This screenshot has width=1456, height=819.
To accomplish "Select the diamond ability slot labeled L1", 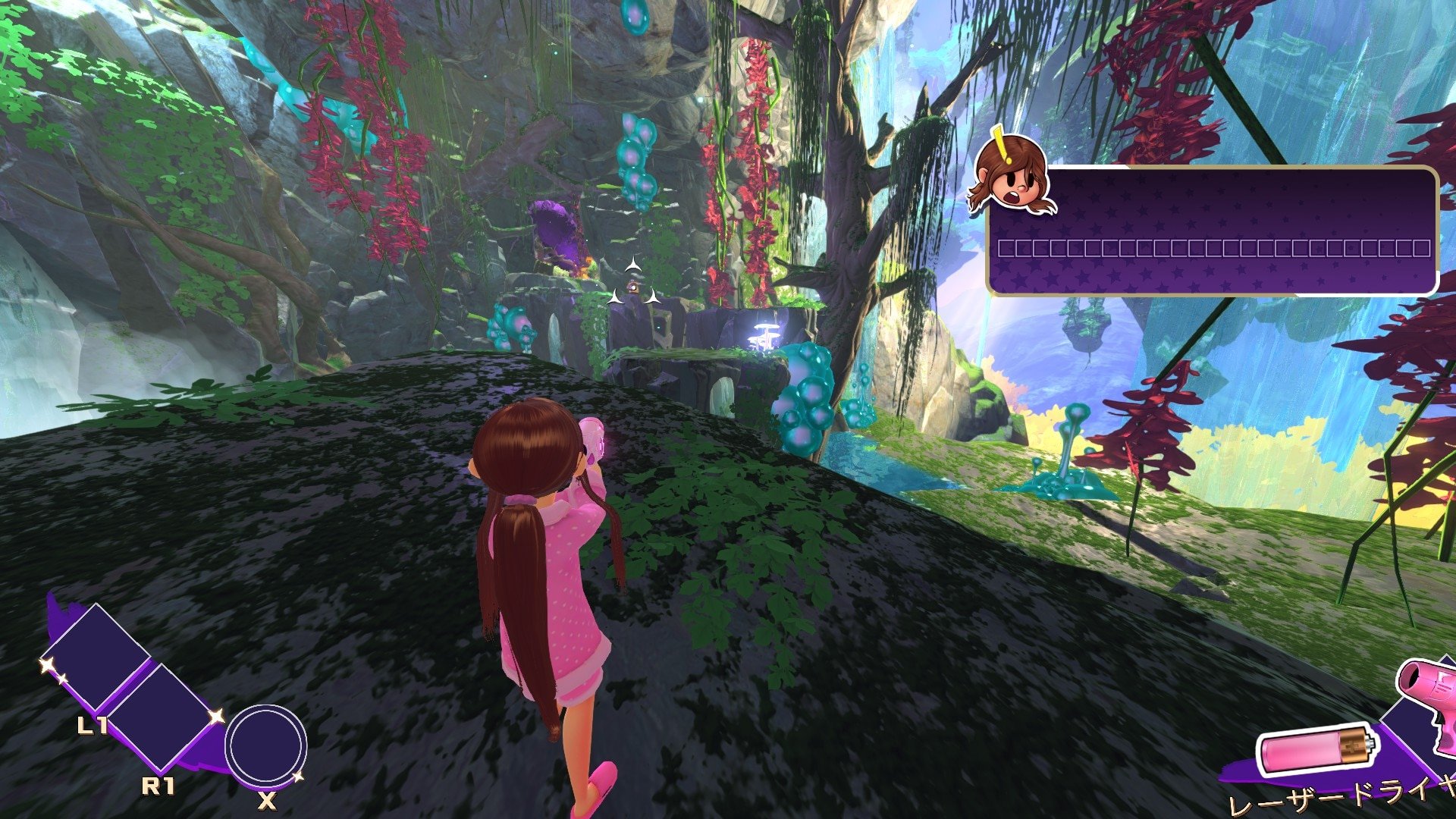I will [x=96, y=658].
